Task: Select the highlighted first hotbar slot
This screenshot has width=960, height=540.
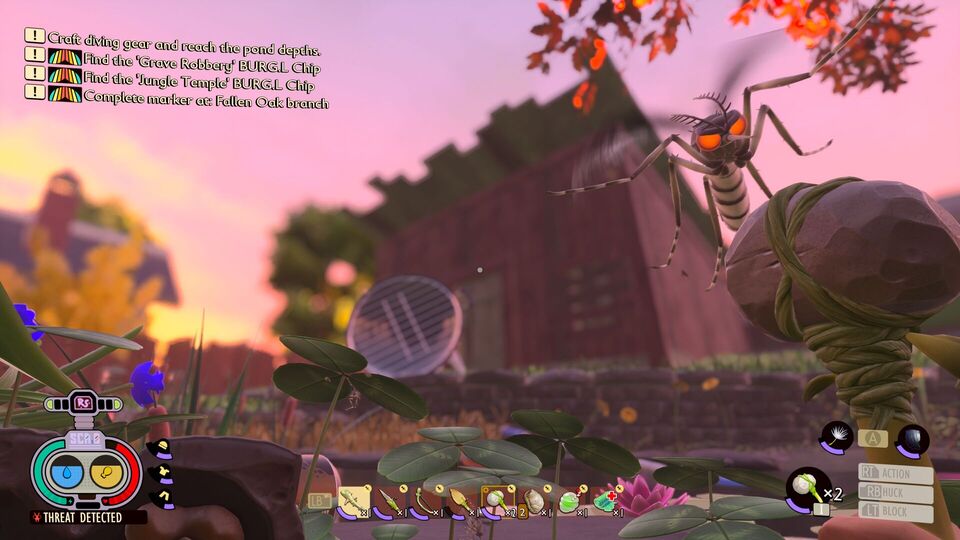Action: (353, 499)
